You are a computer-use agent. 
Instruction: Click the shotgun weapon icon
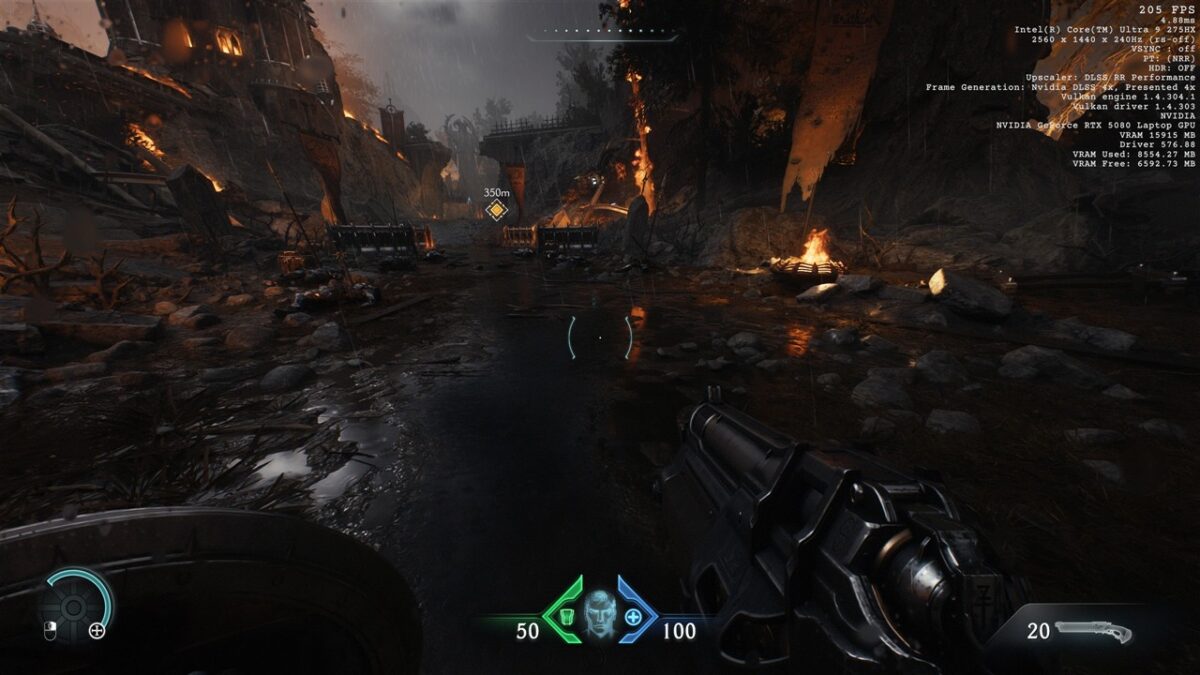1093,631
